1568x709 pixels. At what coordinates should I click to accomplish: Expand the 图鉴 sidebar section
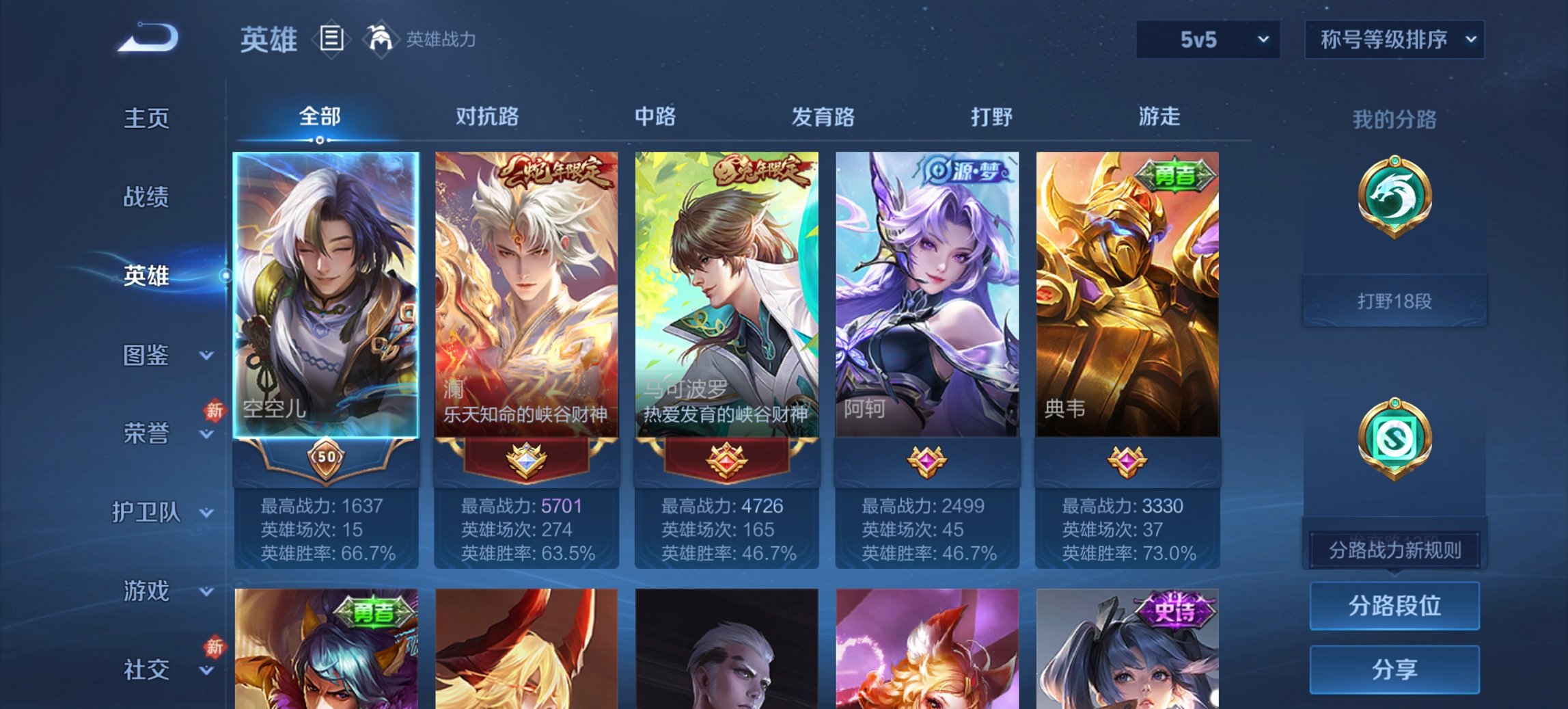(147, 356)
